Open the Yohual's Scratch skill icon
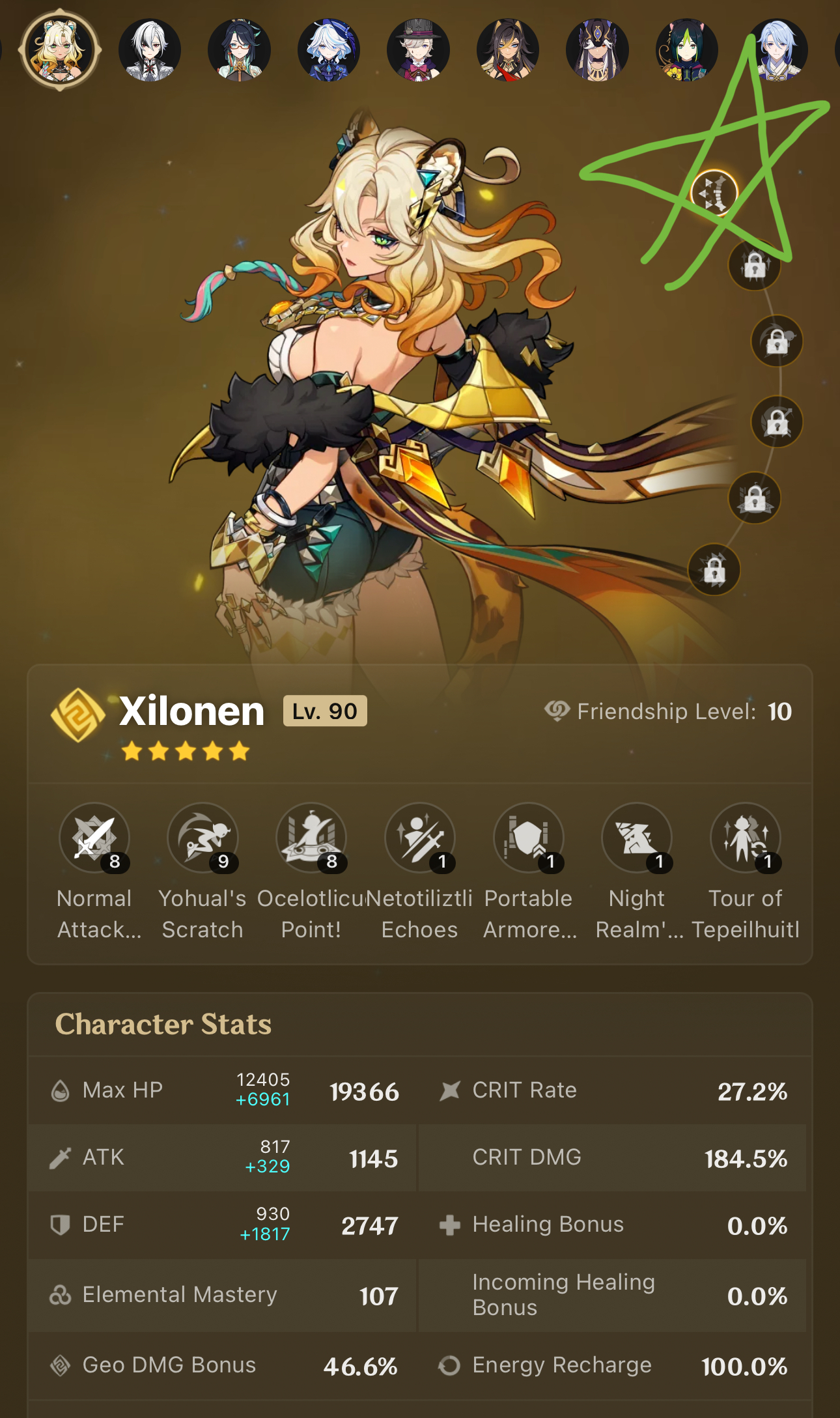840x1418 pixels. tap(203, 838)
